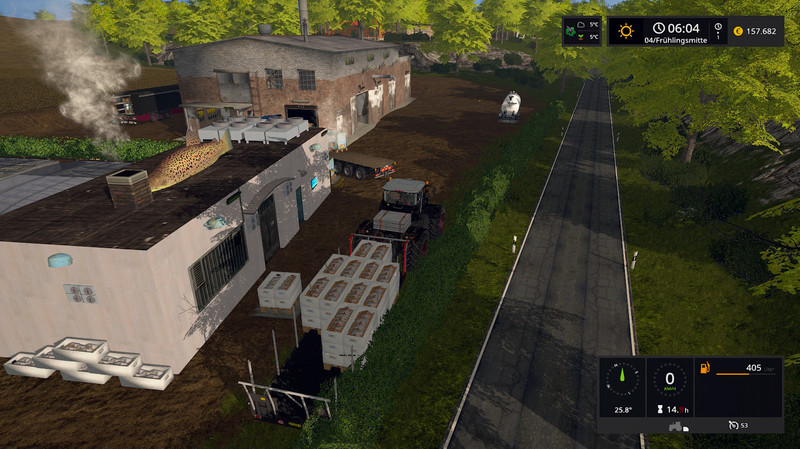Click the sunny weather forecast icon
Screen dimensions: 800x449
(626, 30)
